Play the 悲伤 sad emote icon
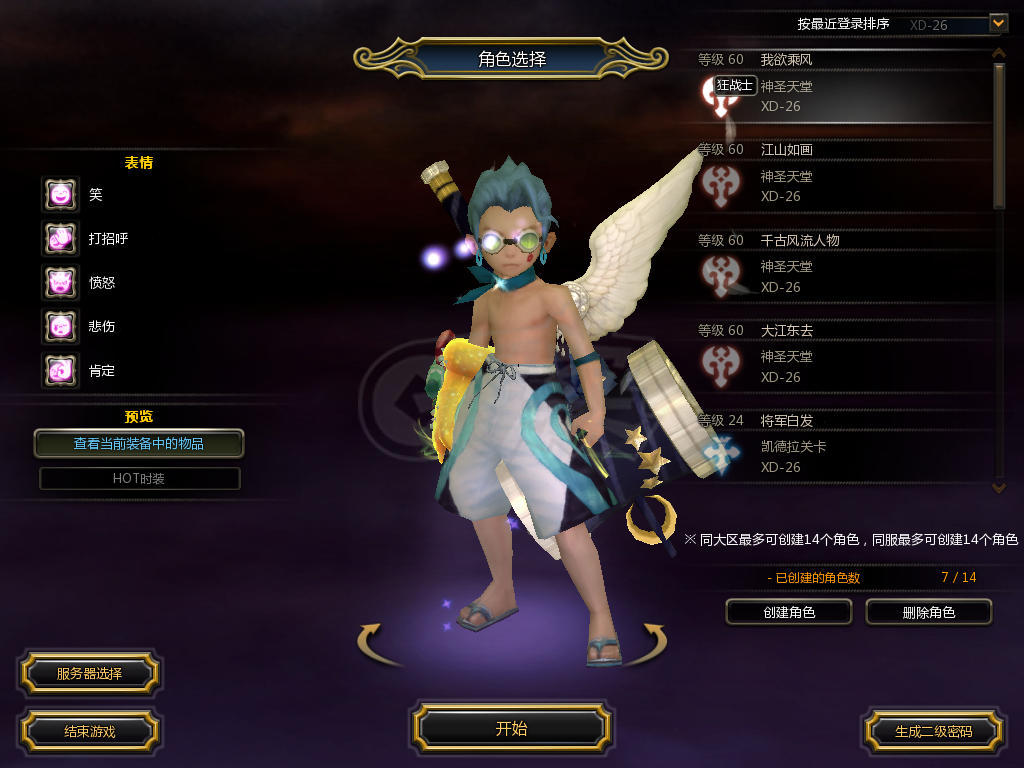Screen dimensions: 1024x768 click(x=60, y=326)
